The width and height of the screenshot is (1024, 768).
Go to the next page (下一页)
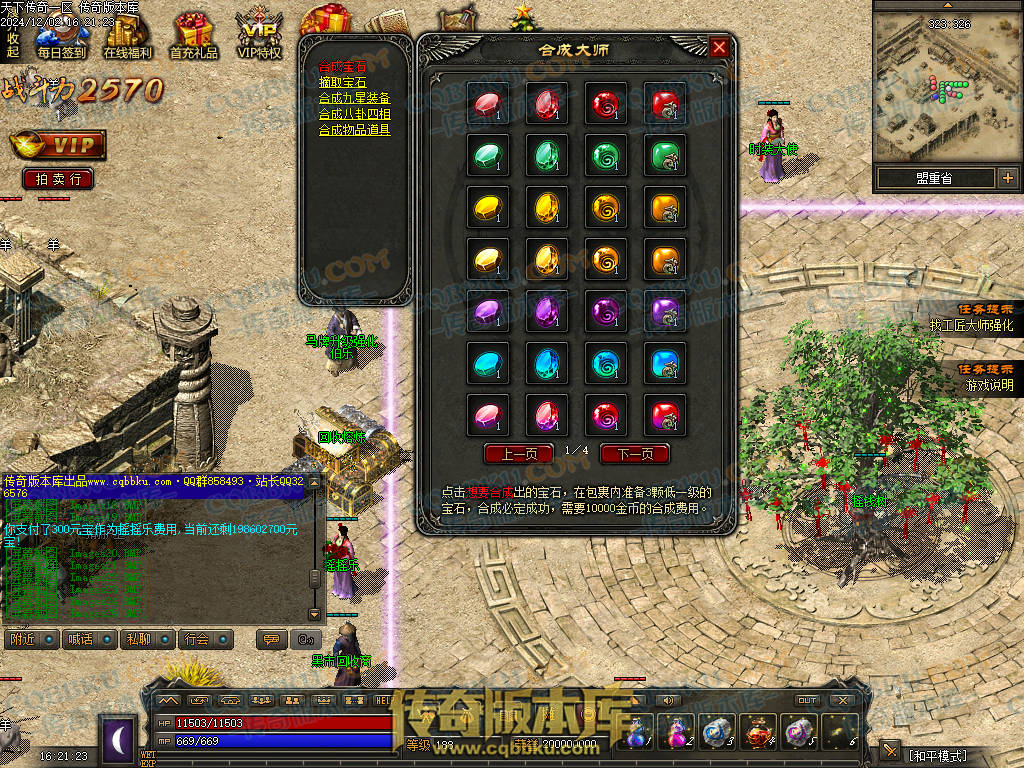[x=634, y=453]
